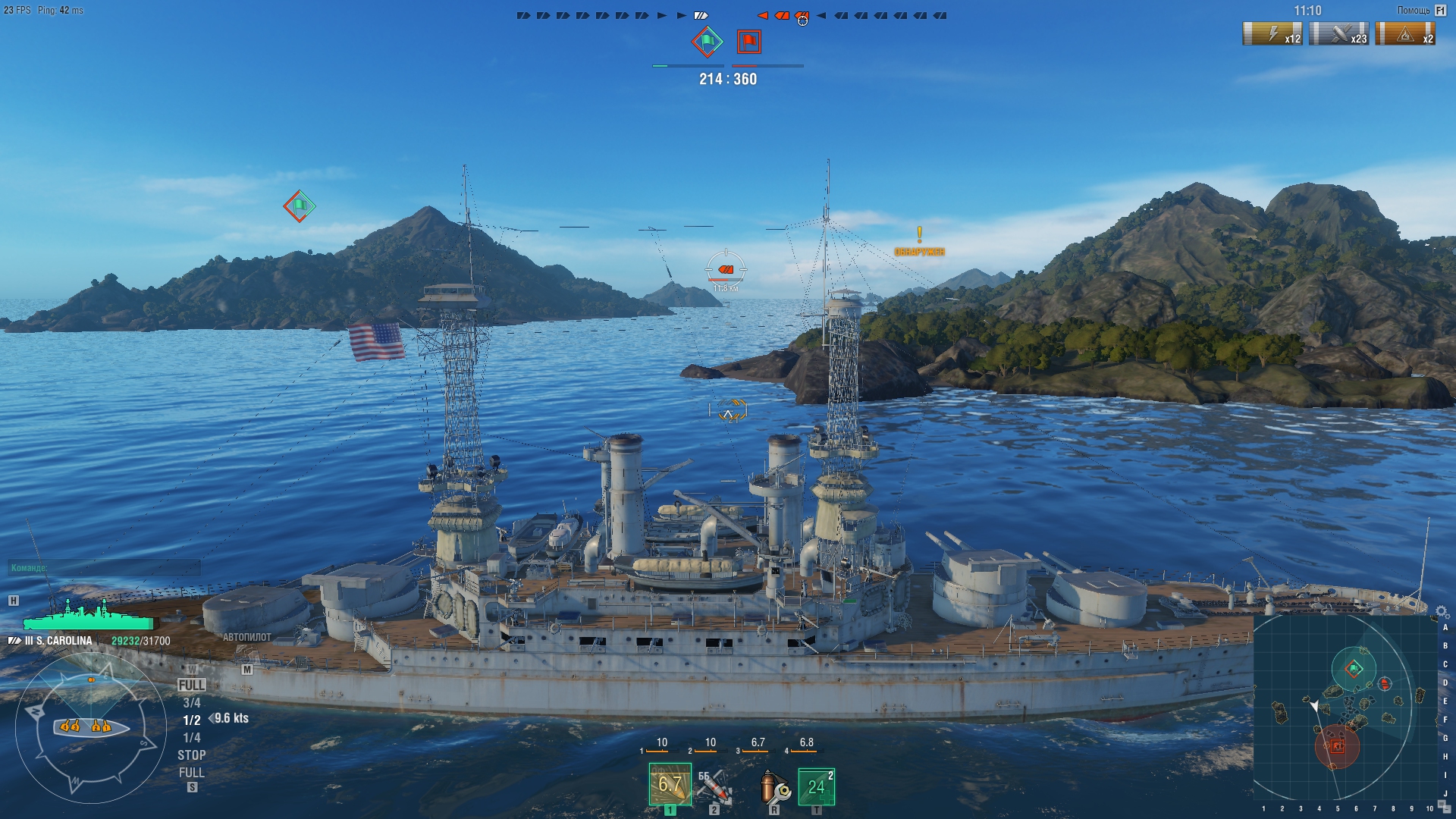Open the minimap settings gear
Image resolution: width=1456 pixels, height=819 pixels.
pyautogui.click(x=1441, y=611)
